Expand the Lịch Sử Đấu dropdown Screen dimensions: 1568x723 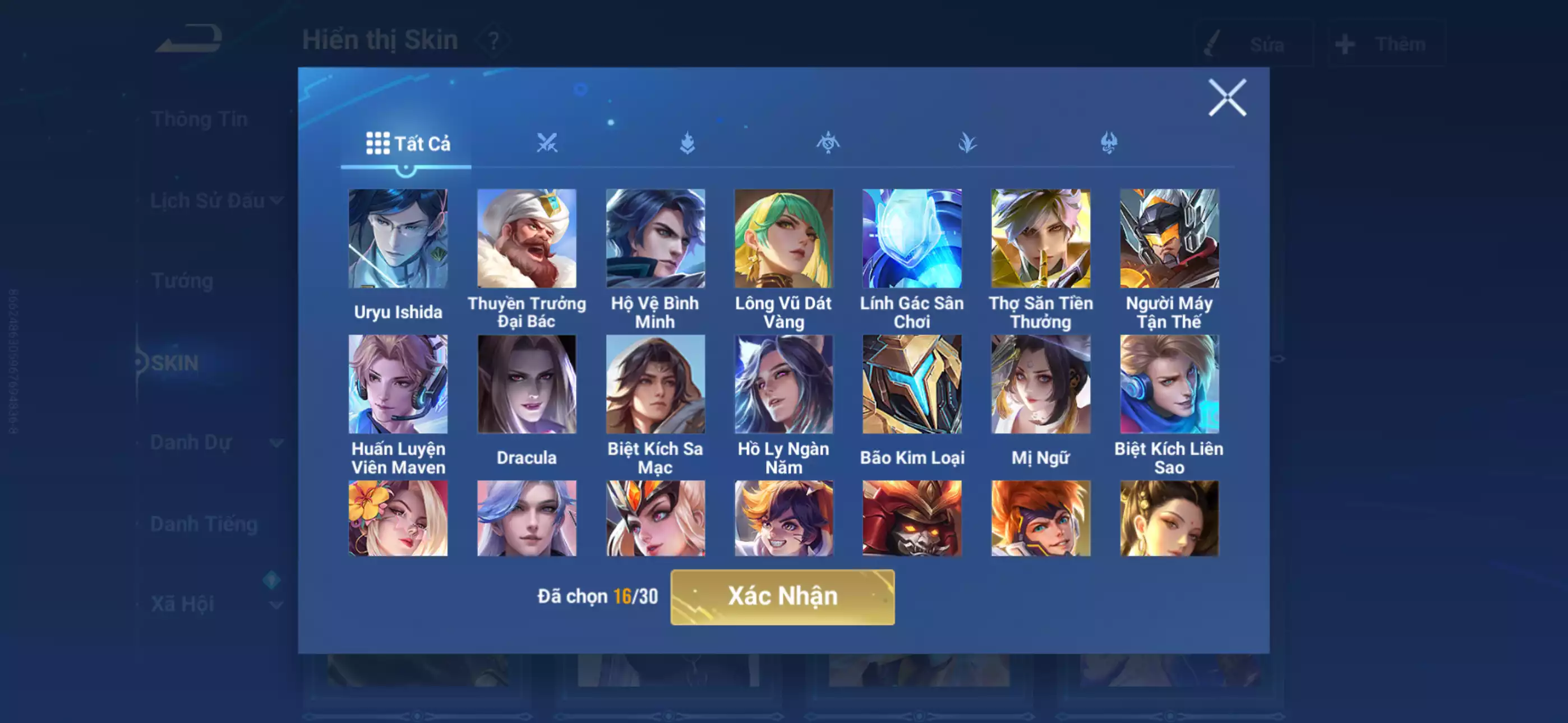tap(278, 200)
